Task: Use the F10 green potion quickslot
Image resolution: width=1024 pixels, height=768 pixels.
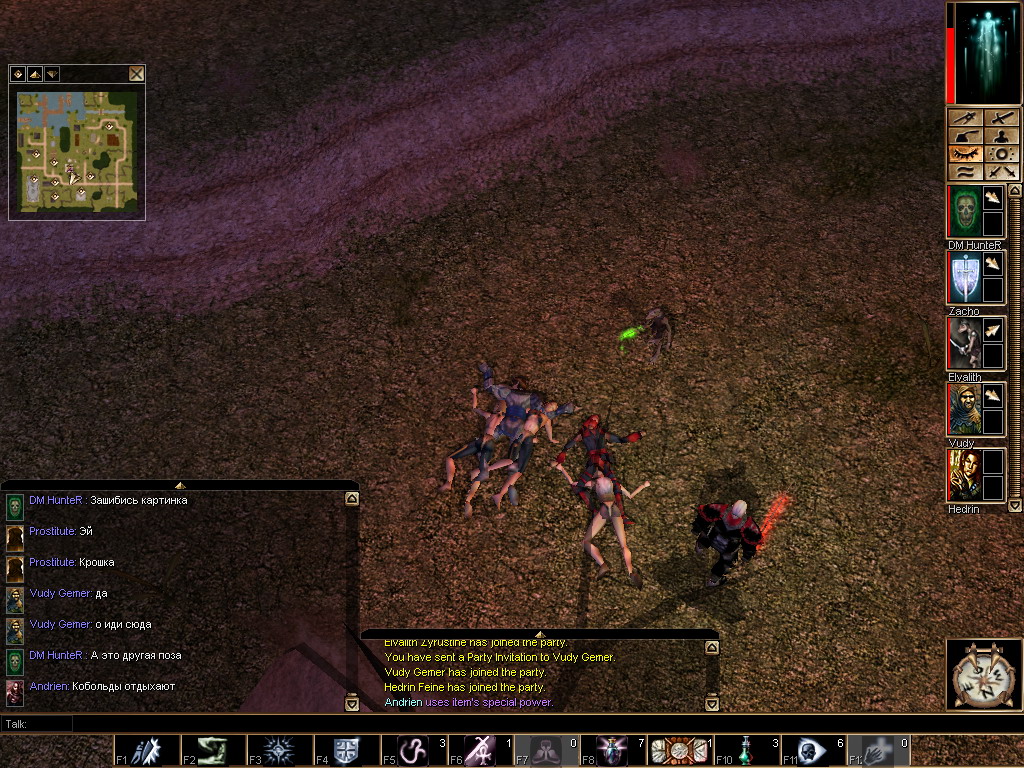Action: 744,751
